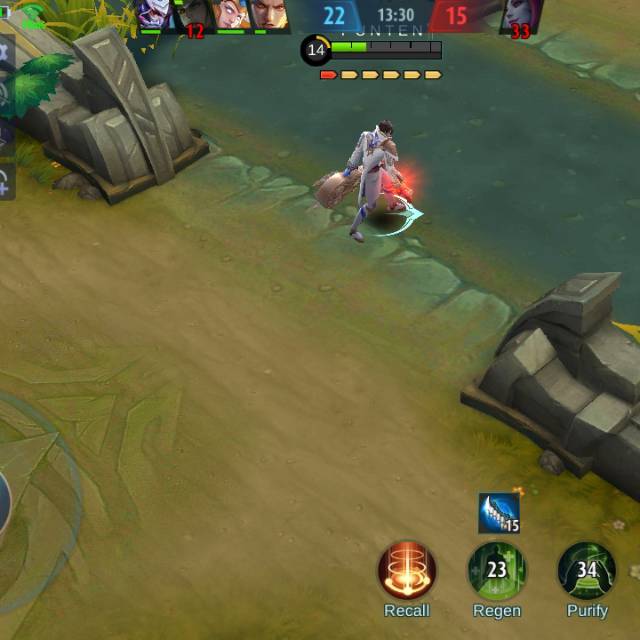This screenshot has height=640, width=640.
Task: Select the enemy hero portrait showing 33
Action: (520, 15)
